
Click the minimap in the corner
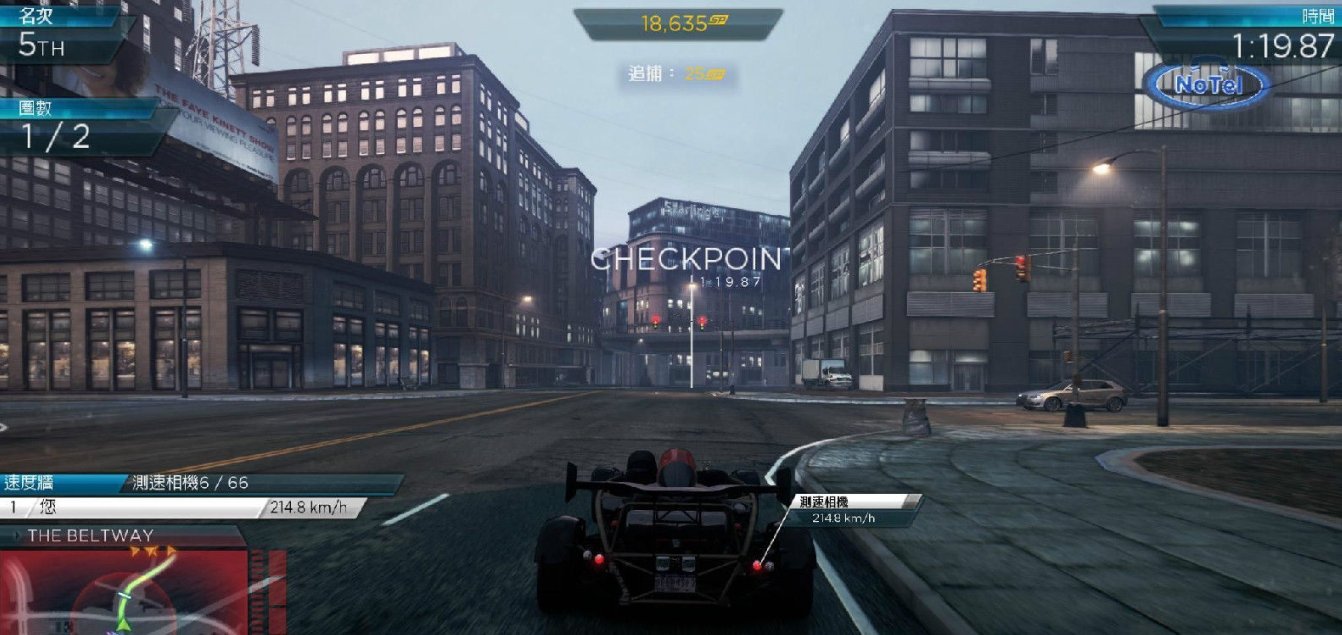click(125, 592)
